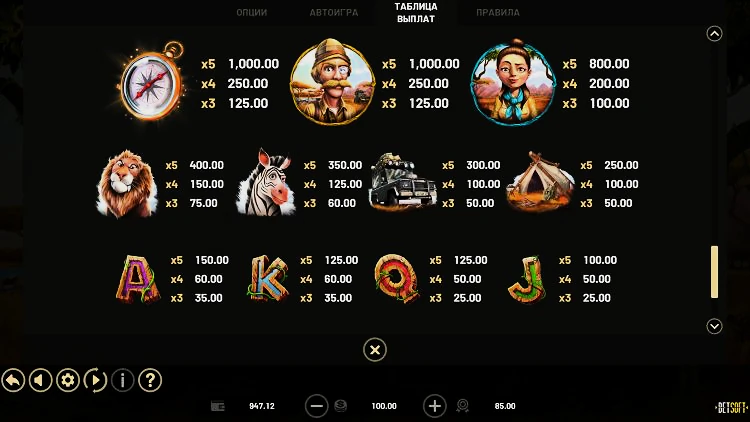Viewport: 750px width, 422px height.
Task: Go to the next paytable page with the down arrow
Action: coord(714,326)
